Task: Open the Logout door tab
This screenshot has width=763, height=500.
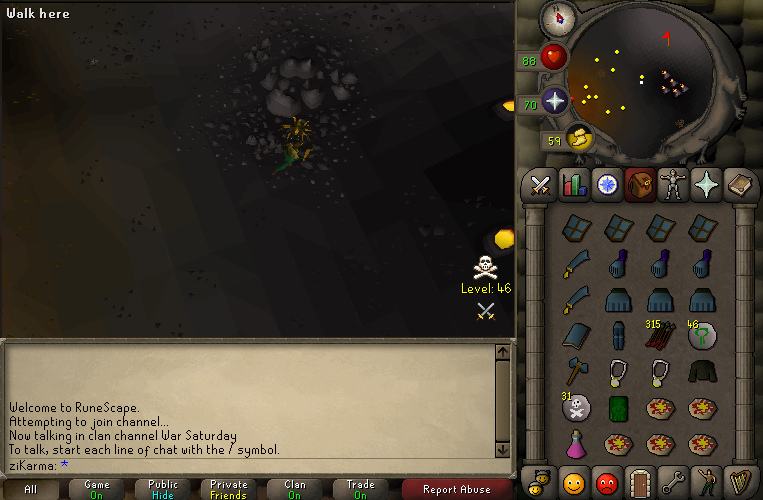Action: [x=640, y=482]
